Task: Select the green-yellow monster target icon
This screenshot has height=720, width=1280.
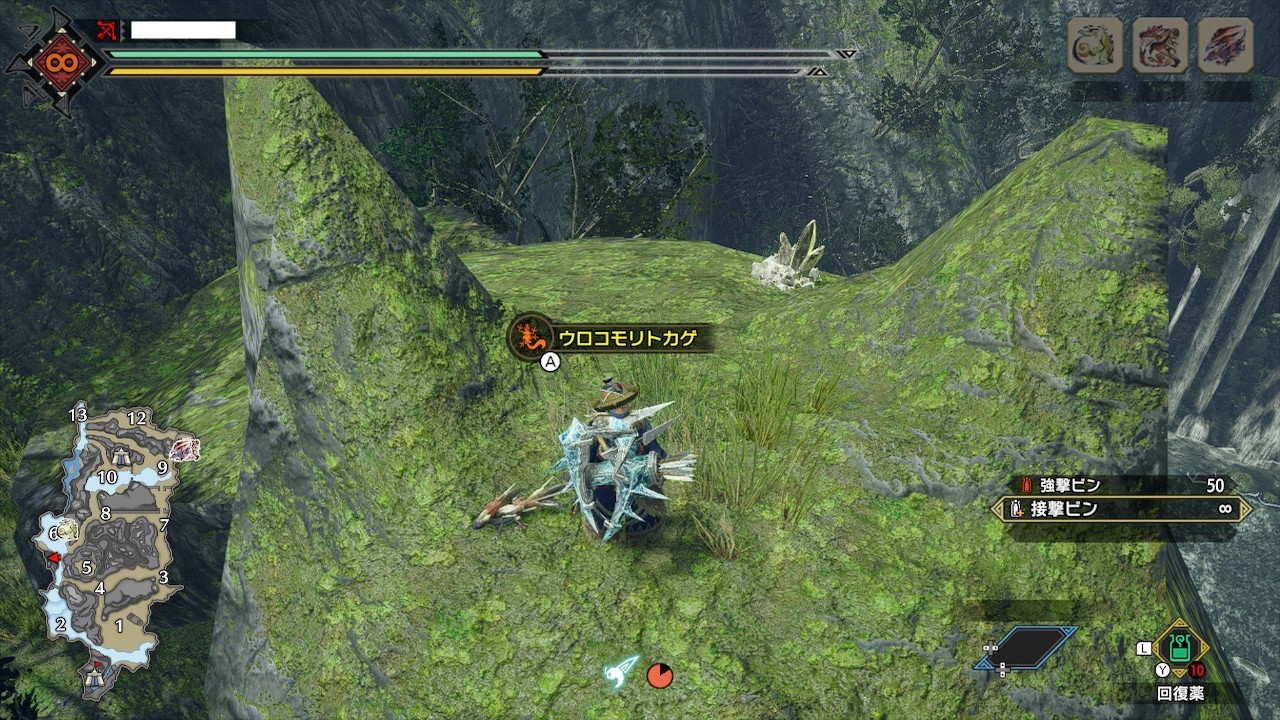Action: click(x=1095, y=45)
